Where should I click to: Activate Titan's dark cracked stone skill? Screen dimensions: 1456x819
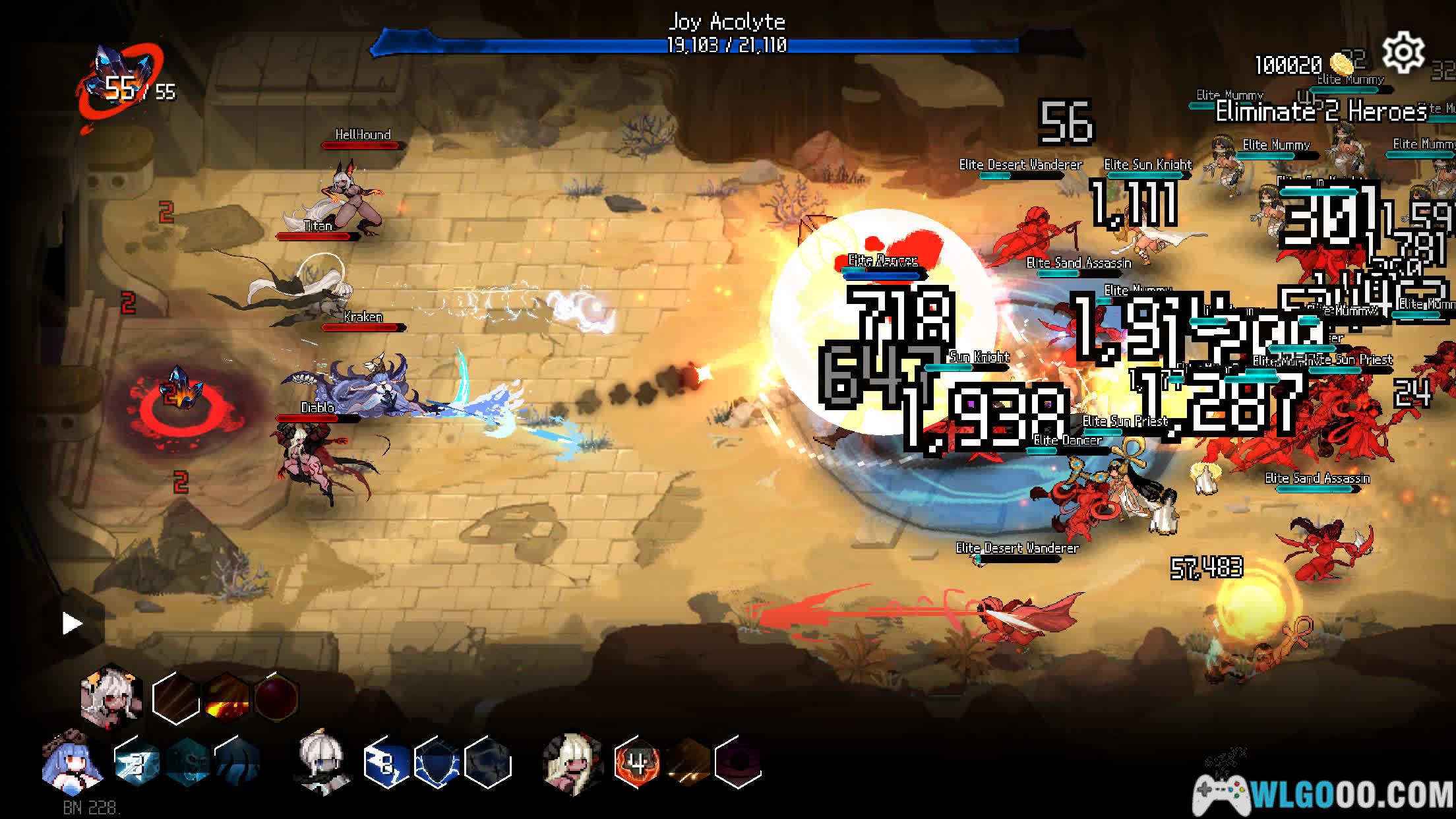pyautogui.click(x=487, y=764)
